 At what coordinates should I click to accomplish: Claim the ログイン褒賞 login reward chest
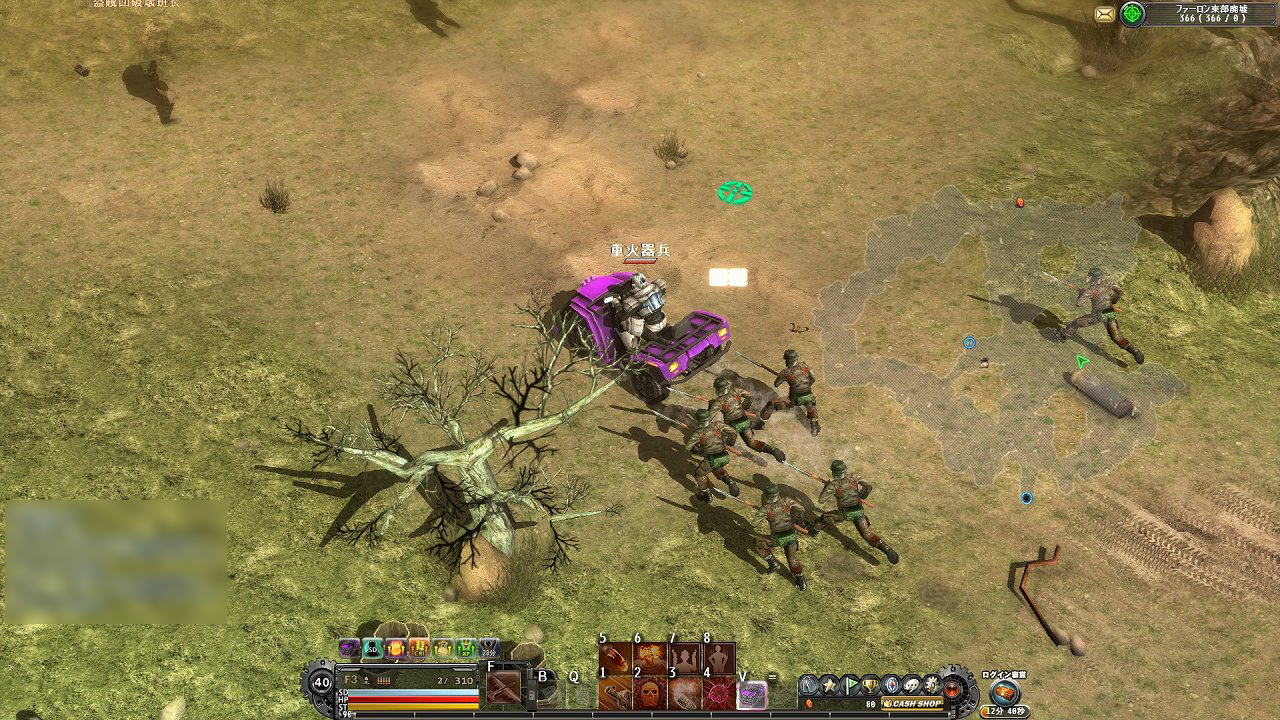(1003, 691)
